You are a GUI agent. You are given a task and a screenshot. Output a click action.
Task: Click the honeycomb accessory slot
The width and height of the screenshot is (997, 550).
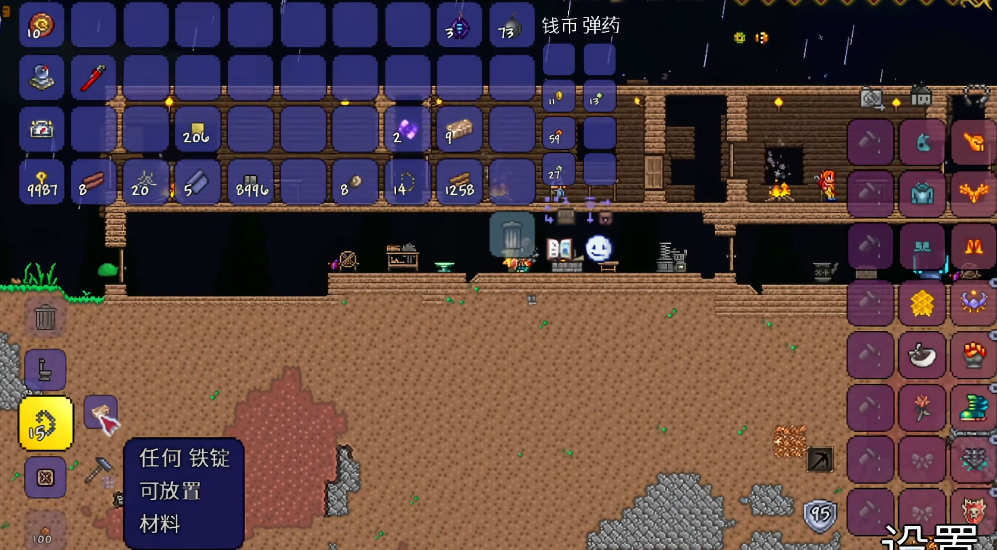point(922,301)
